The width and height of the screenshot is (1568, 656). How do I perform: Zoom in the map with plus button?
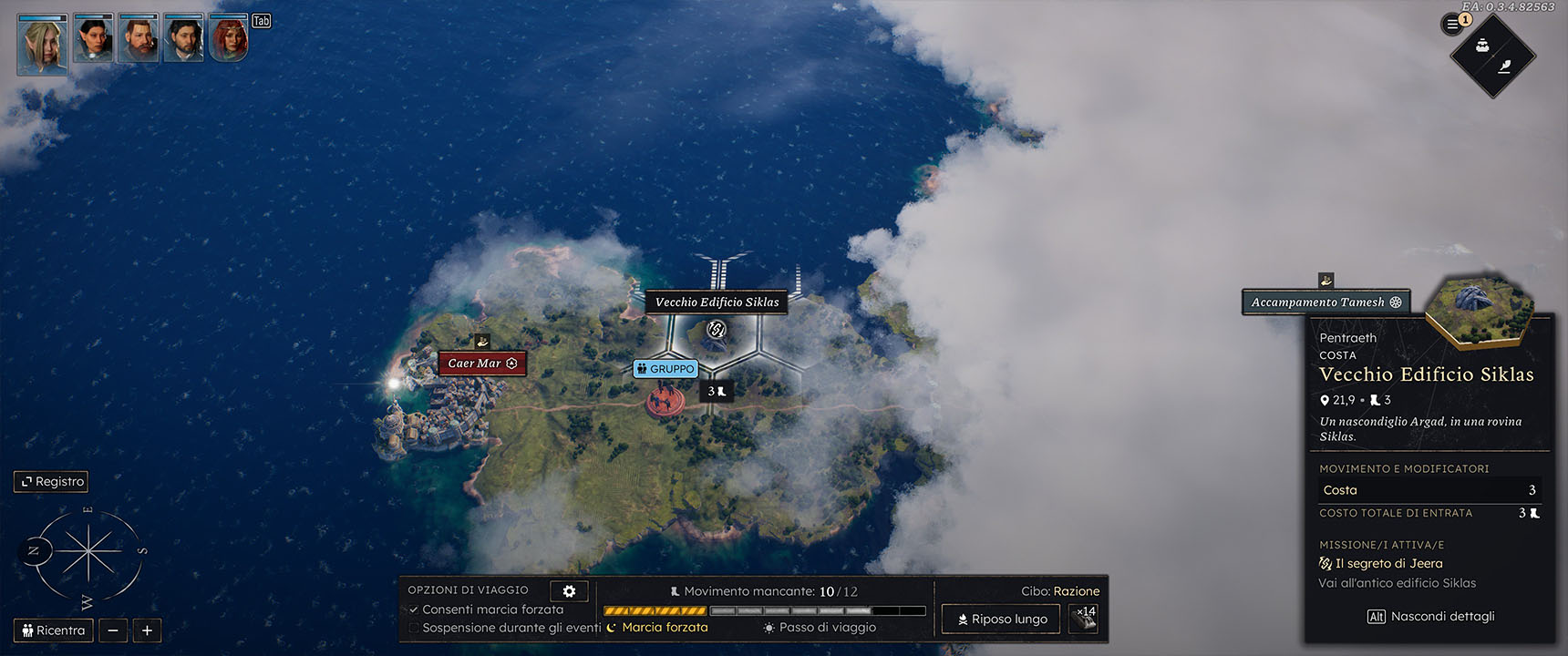pos(147,630)
